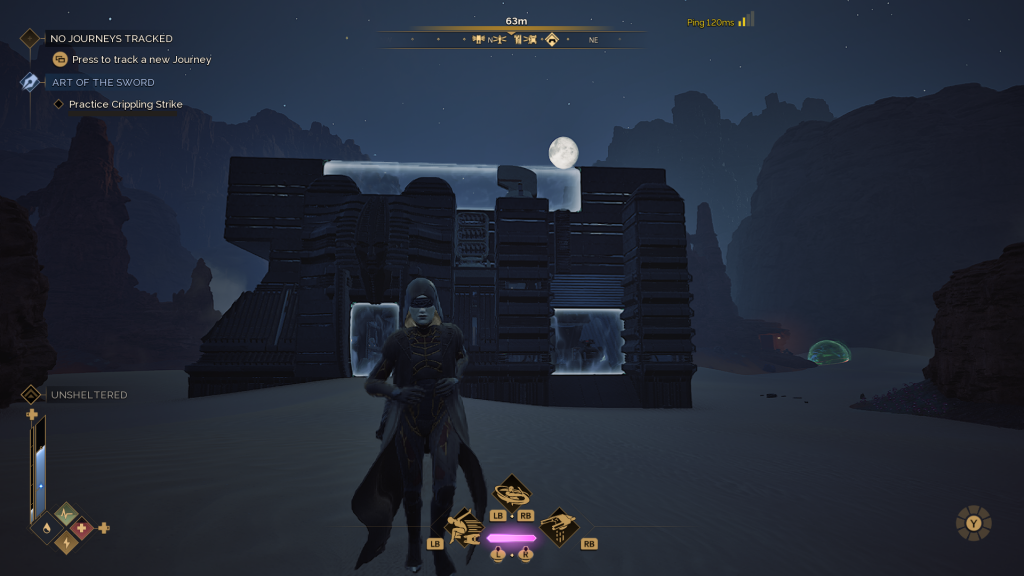
Task: Select the green pulse stamina icon
Action: 66,514
